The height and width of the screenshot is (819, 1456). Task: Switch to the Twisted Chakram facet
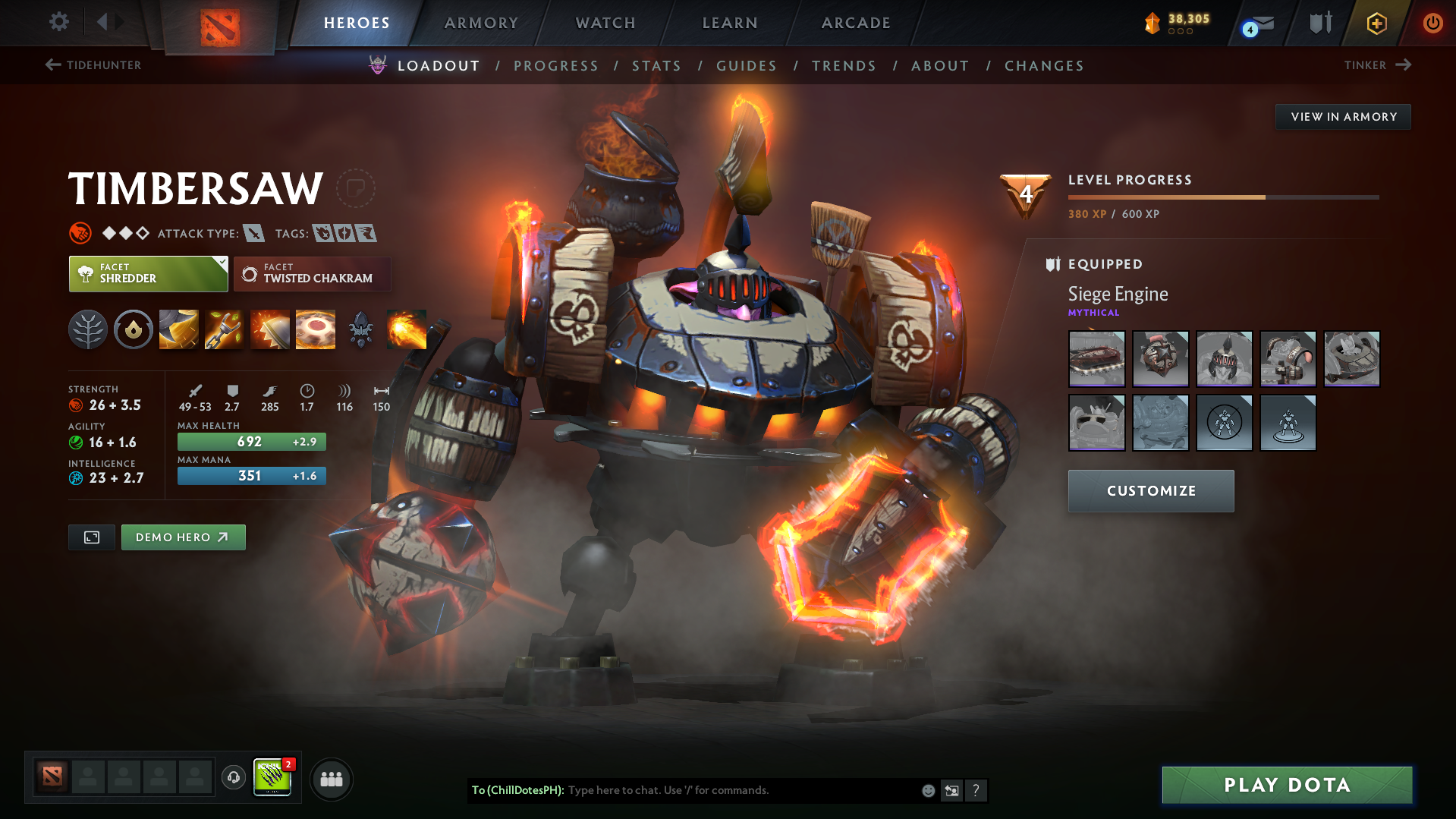[312, 273]
